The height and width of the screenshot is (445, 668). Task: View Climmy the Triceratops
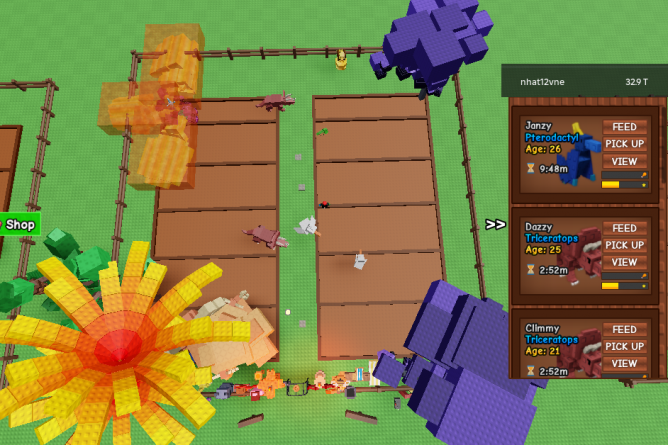(x=624, y=363)
